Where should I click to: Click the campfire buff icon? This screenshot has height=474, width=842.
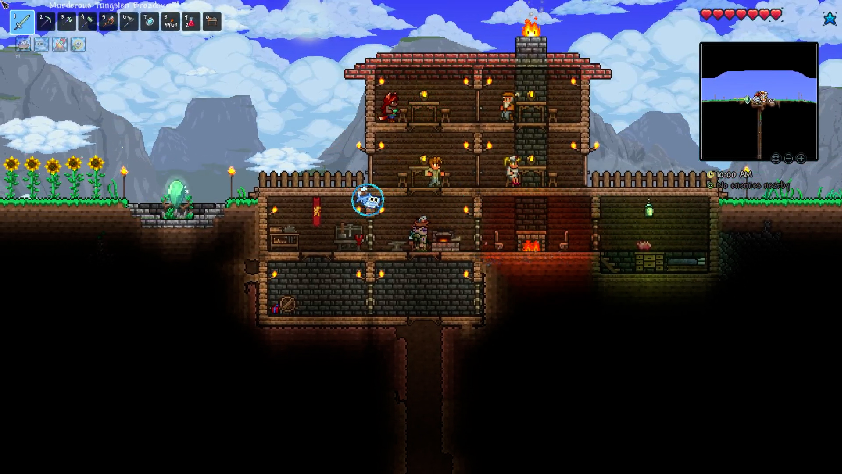coord(60,44)
